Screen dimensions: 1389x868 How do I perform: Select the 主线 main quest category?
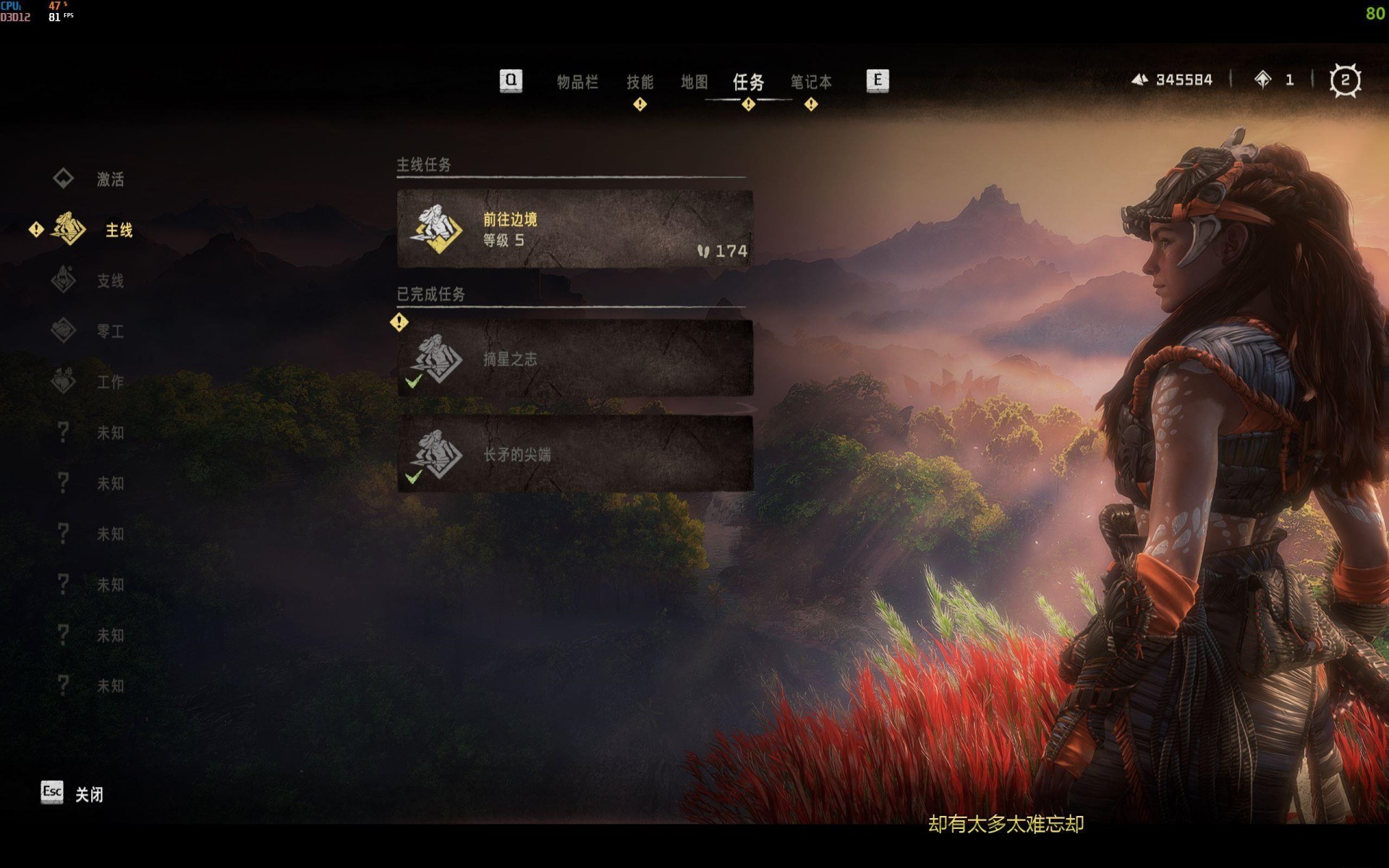(x=118, y=230)
